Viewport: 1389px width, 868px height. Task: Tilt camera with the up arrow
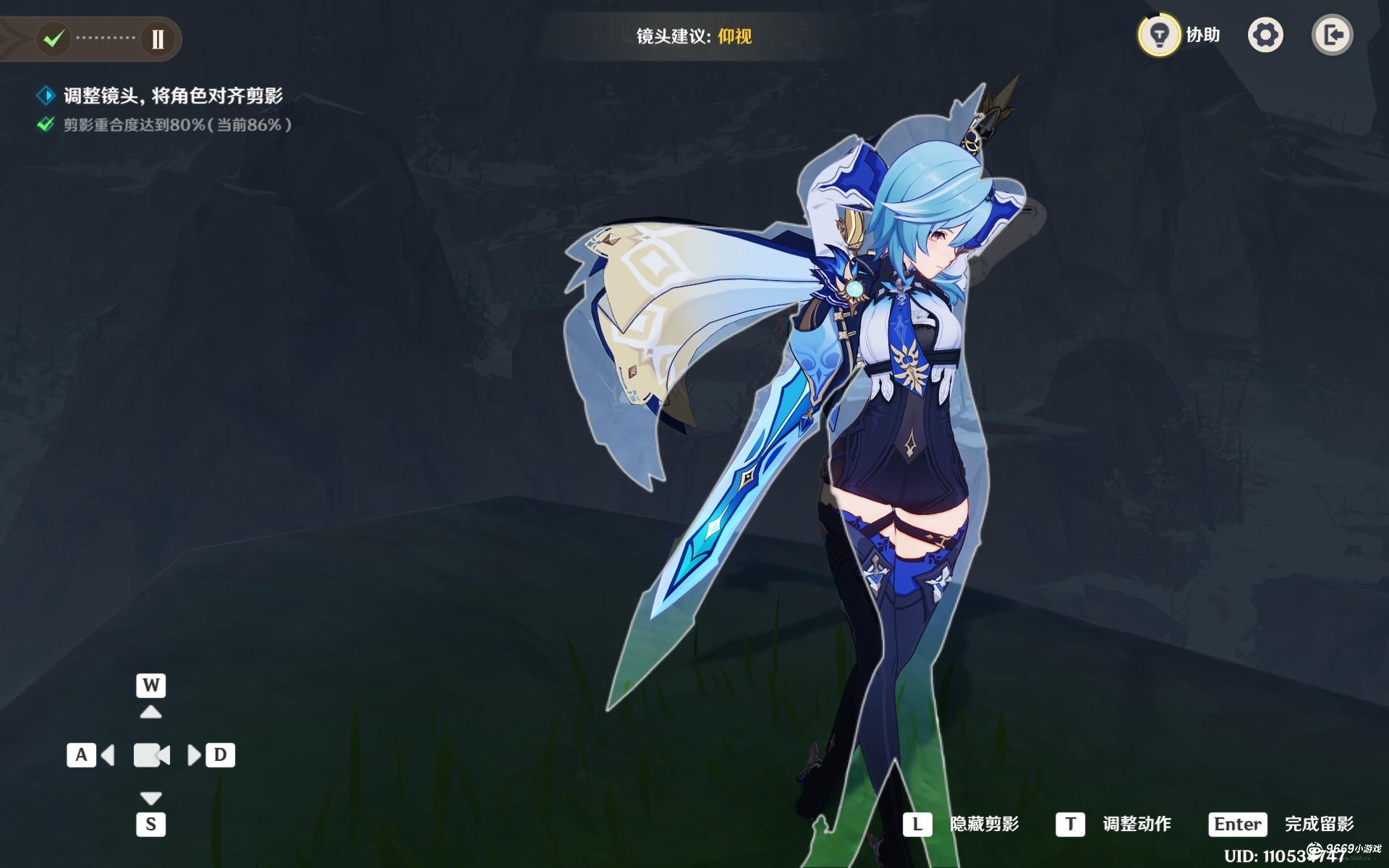tap(150, 712)
